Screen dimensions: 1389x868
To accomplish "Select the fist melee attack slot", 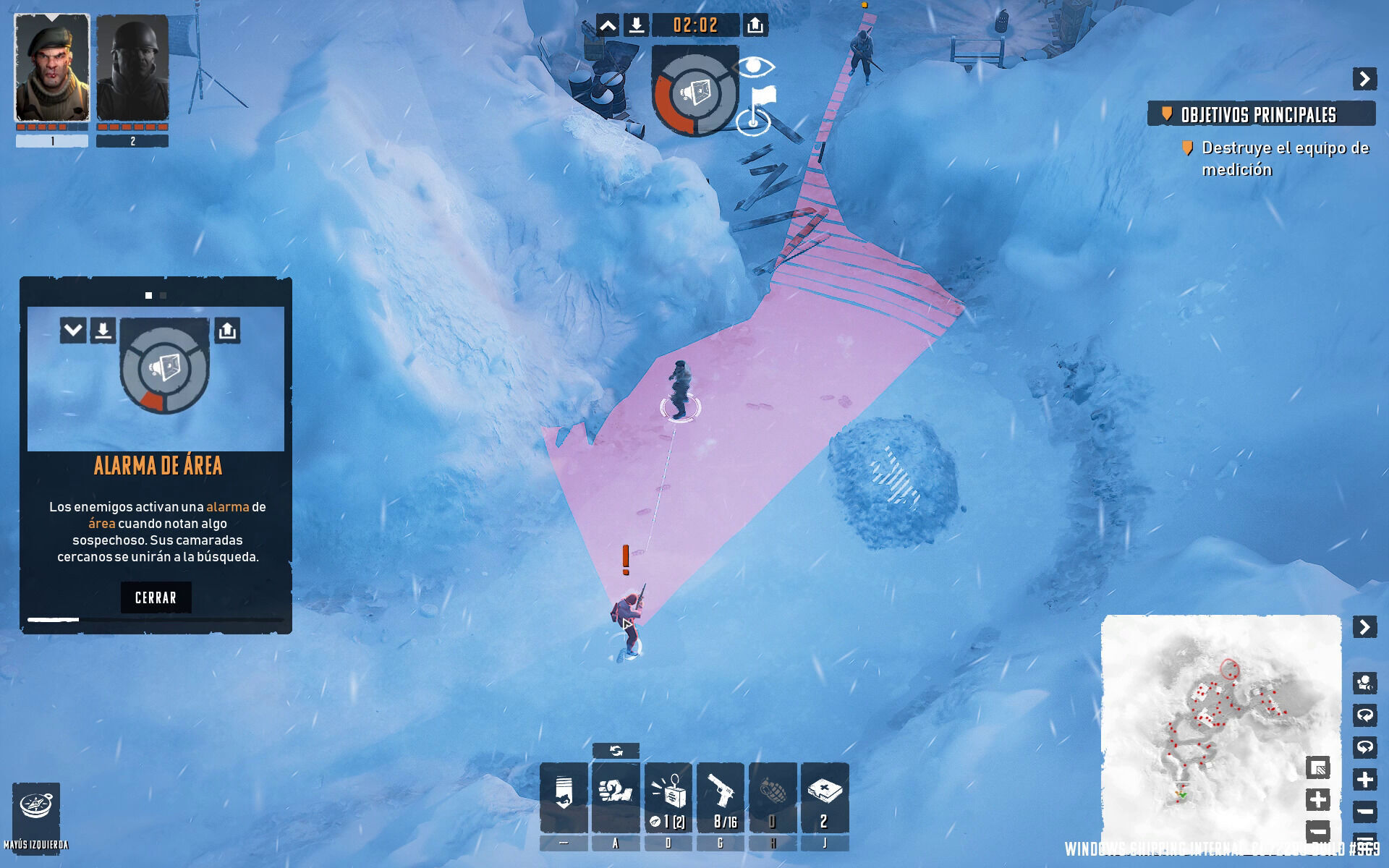I will [x=616, y=796].
